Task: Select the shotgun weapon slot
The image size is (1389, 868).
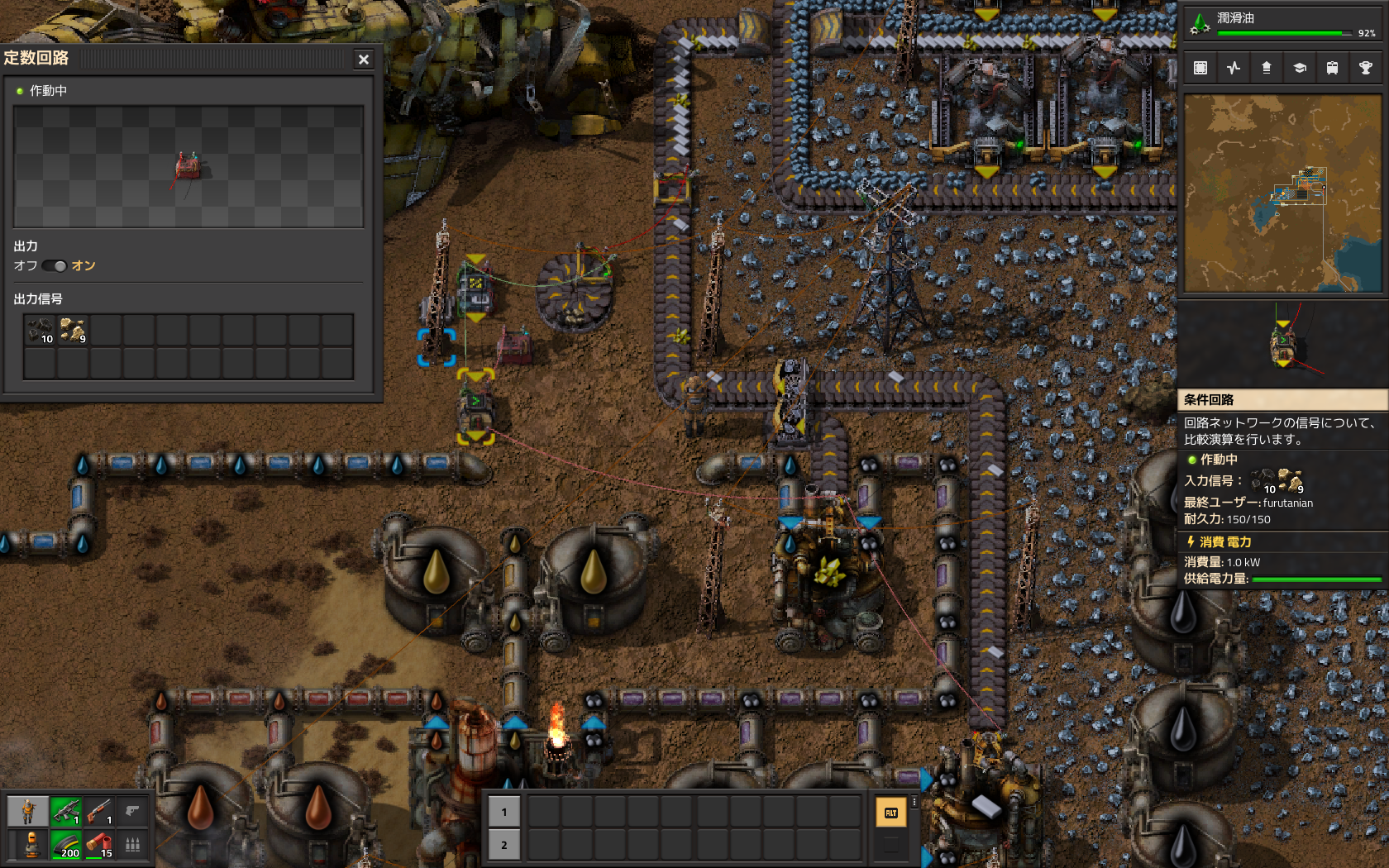Action: (x=99, y=812)
